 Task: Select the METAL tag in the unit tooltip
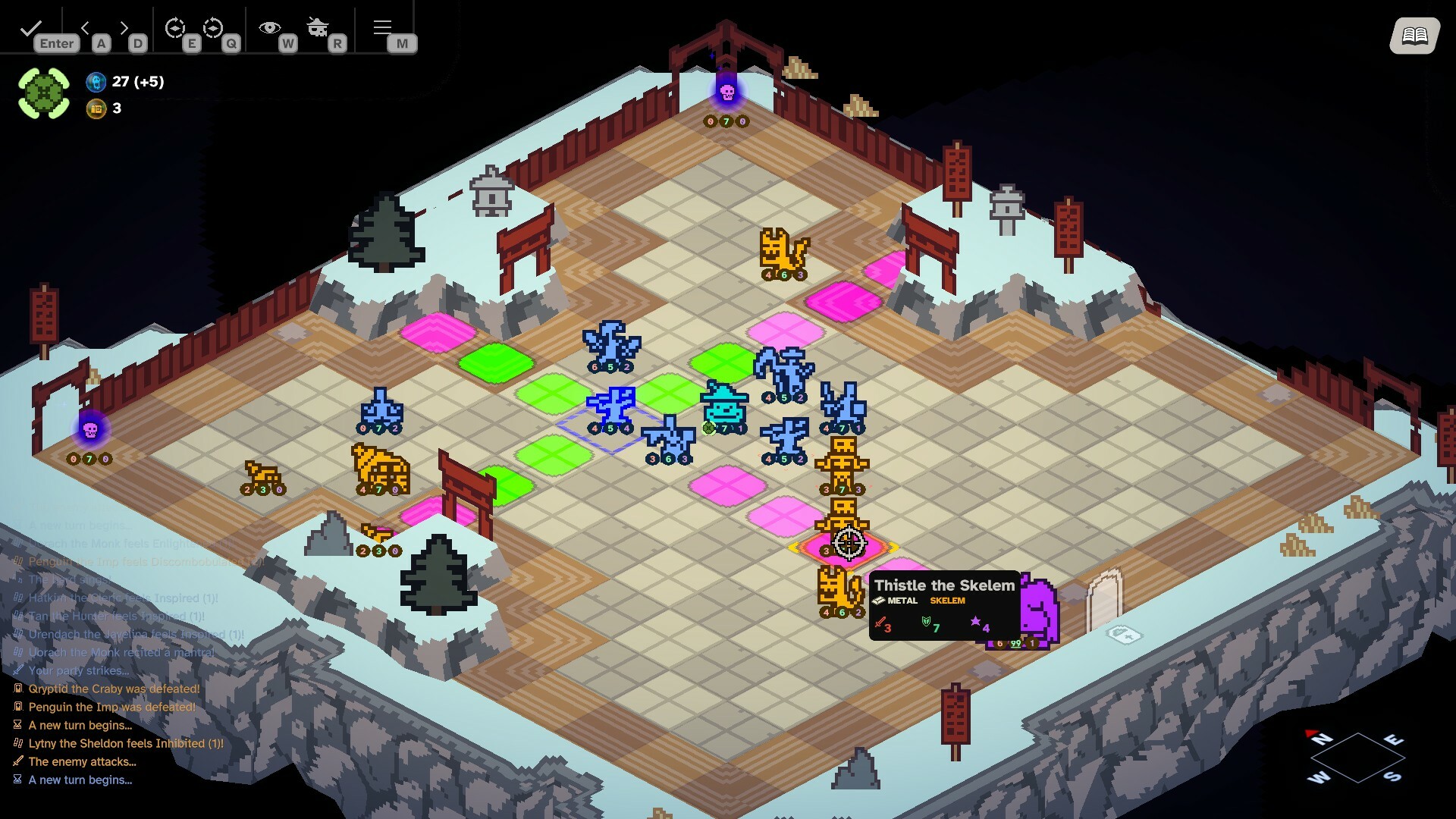(902, 601)
